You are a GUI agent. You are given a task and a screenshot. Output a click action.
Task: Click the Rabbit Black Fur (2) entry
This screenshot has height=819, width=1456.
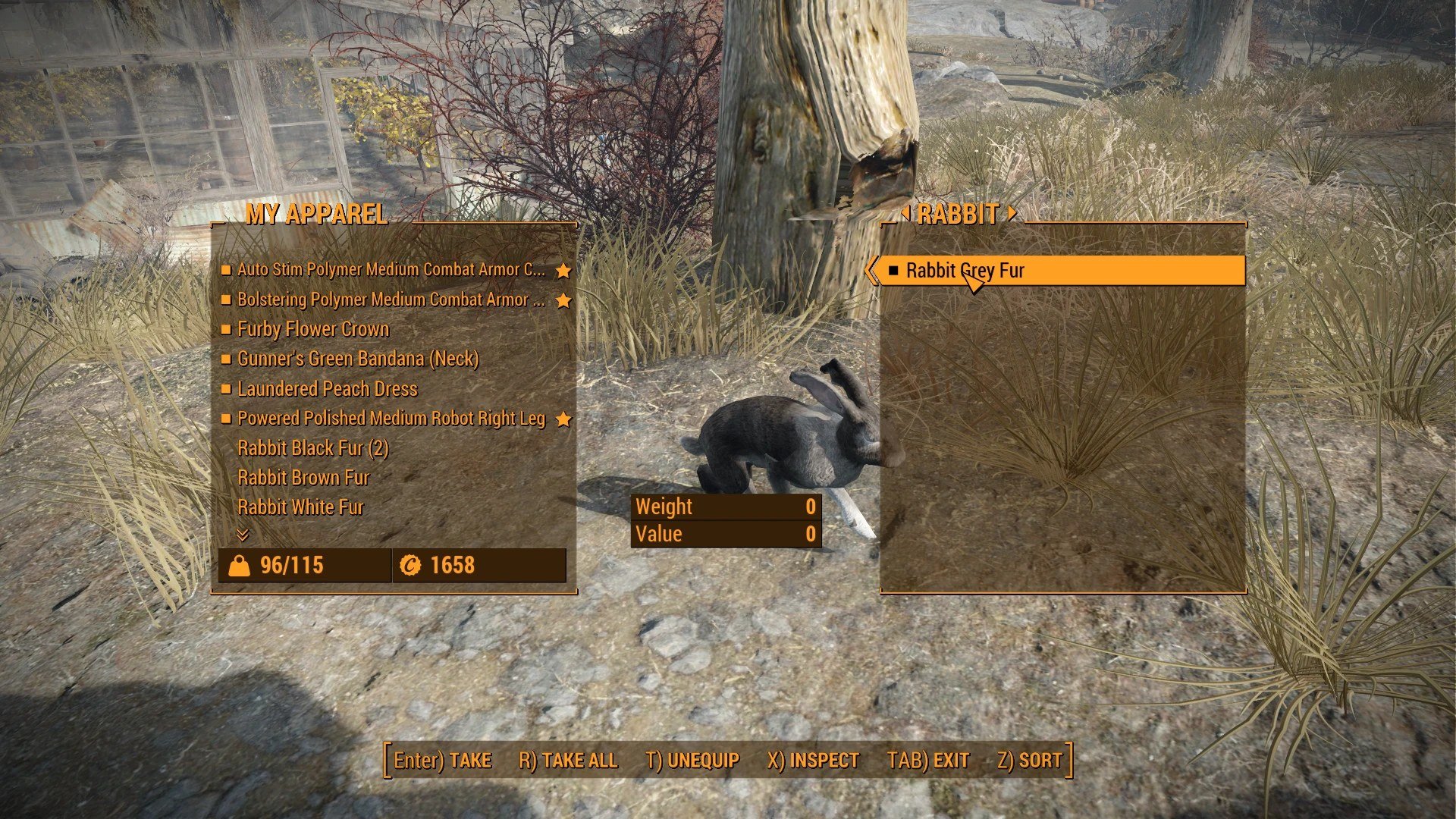click(312, 448)
